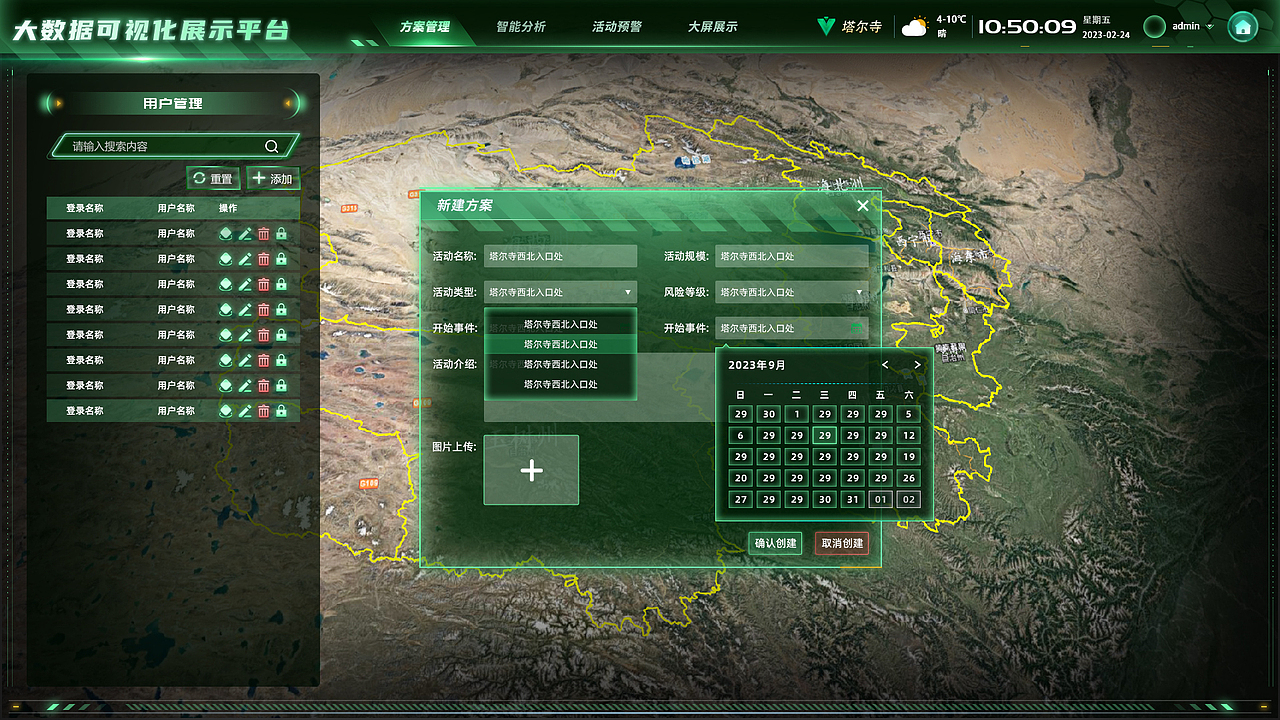Screen dimensions: 1280x720
Task: Click the reset refresh icon above the user list
Action: [197, 177]
